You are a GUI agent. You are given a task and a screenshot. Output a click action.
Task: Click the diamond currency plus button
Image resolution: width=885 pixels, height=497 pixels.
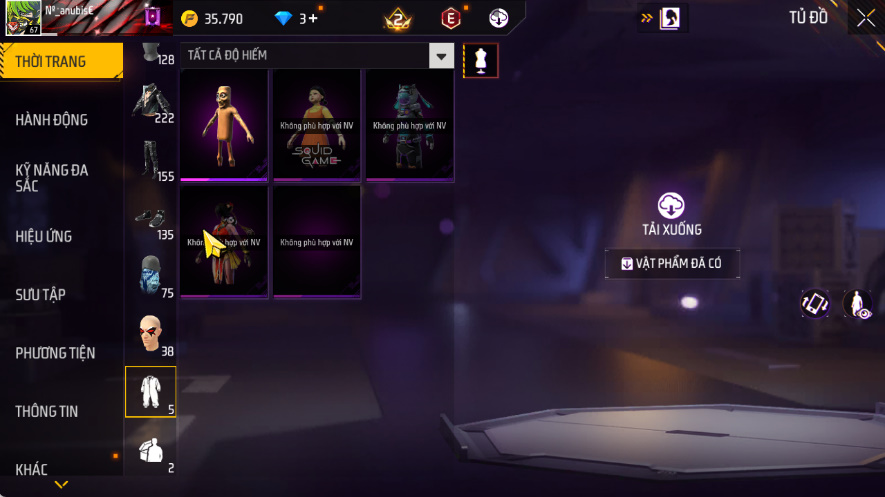314,18
